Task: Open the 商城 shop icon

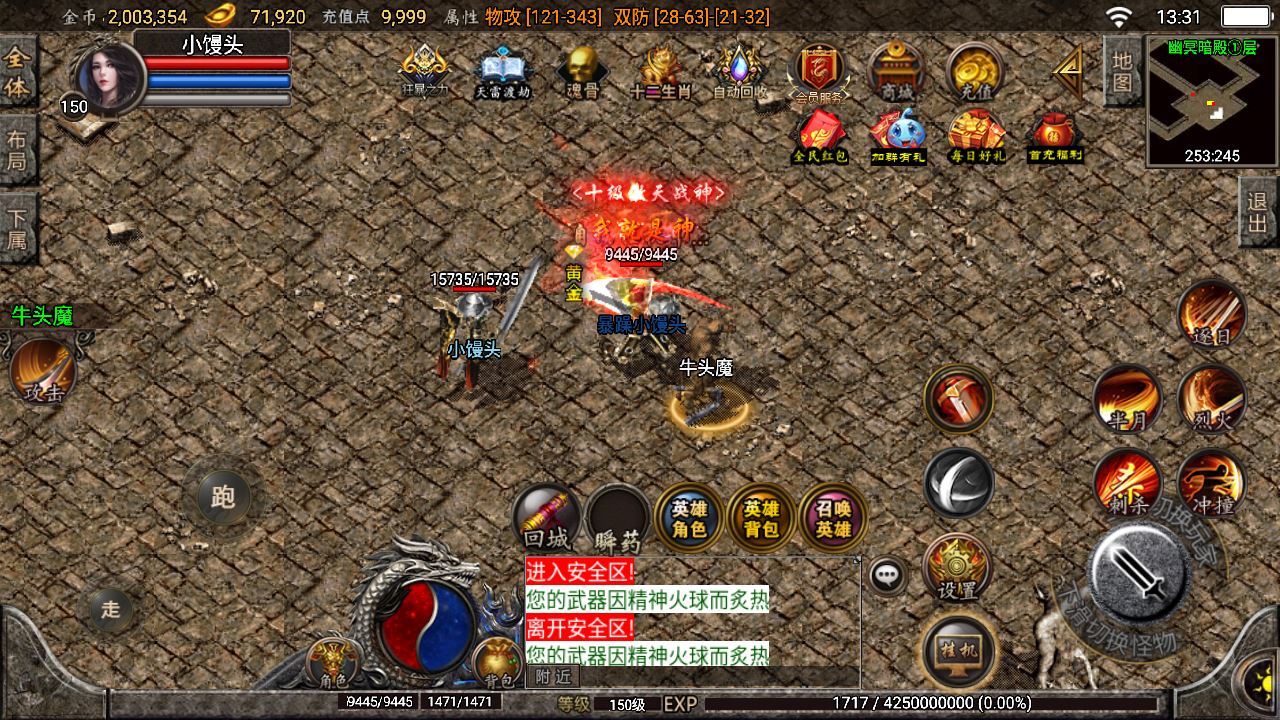Action: tap(895, 70)
